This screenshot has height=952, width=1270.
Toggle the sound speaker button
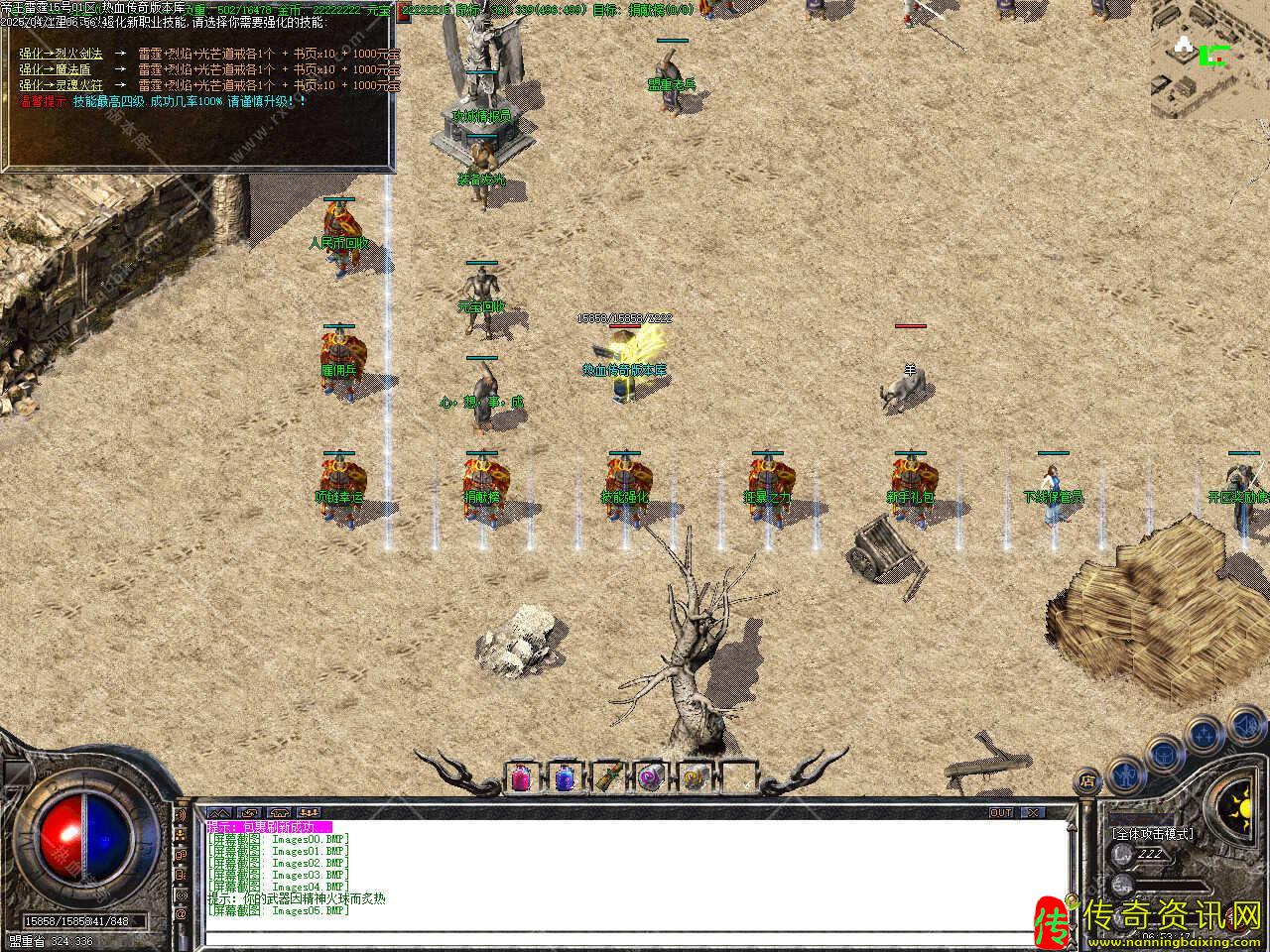[x=1245, y=724]
